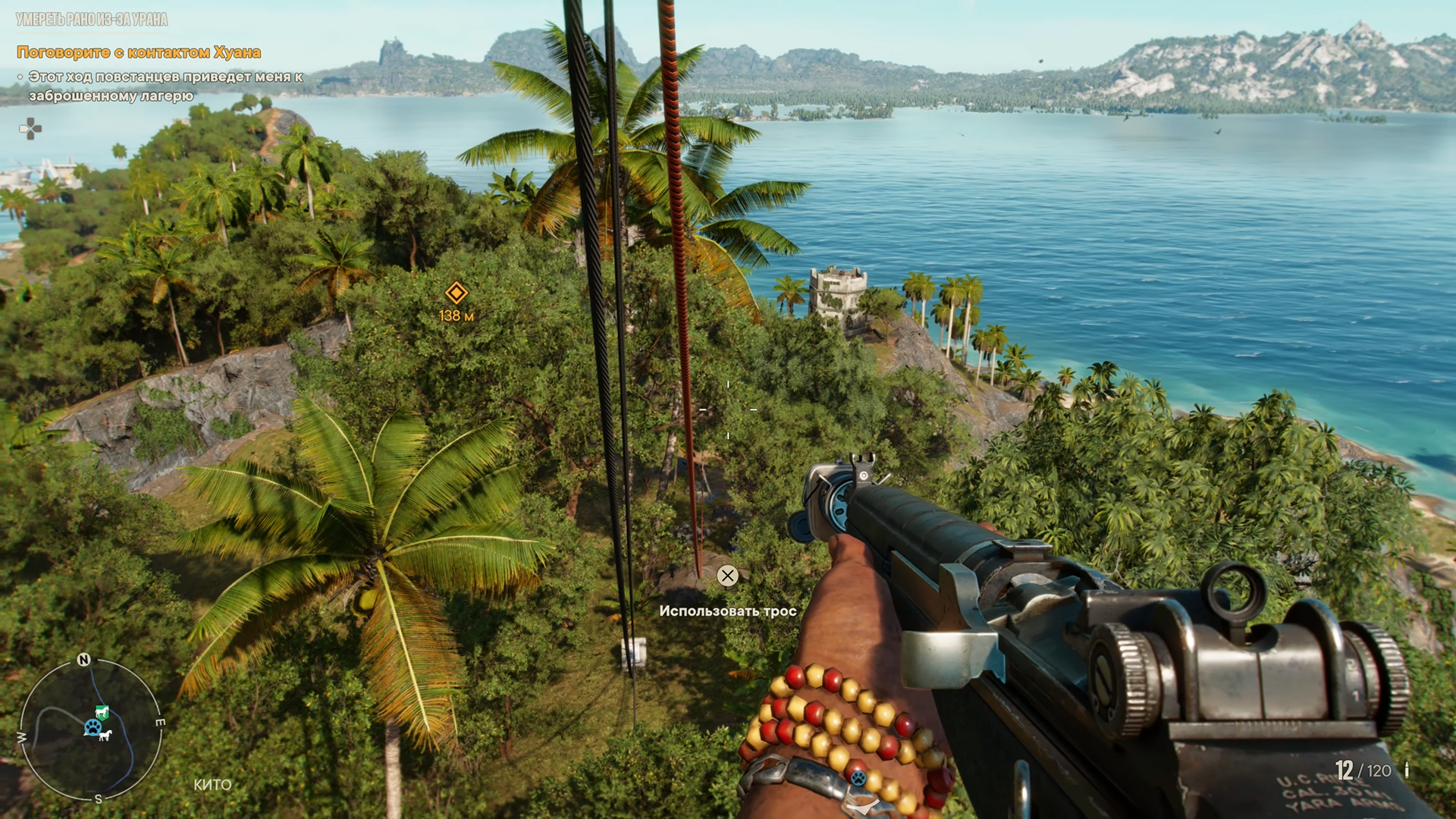1456x819 pixels.
Task: Click the orange diamond 138 m waypoint marker
Action: [456, 293]
